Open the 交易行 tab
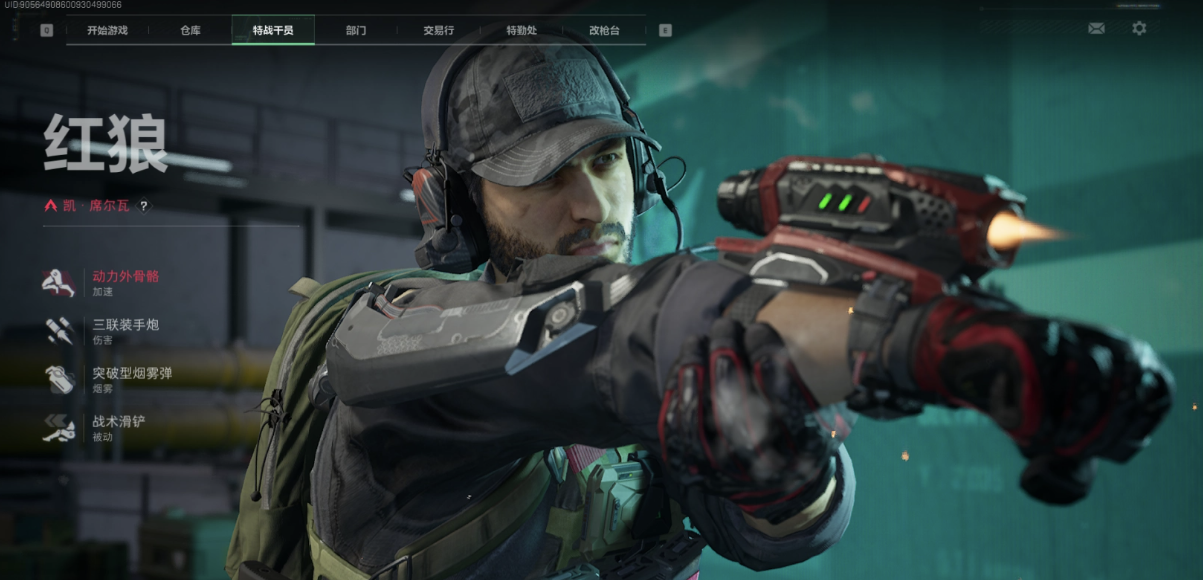The height and width of the screenshot is (580, 1203). pyautogui.click(x=438, y=30)
